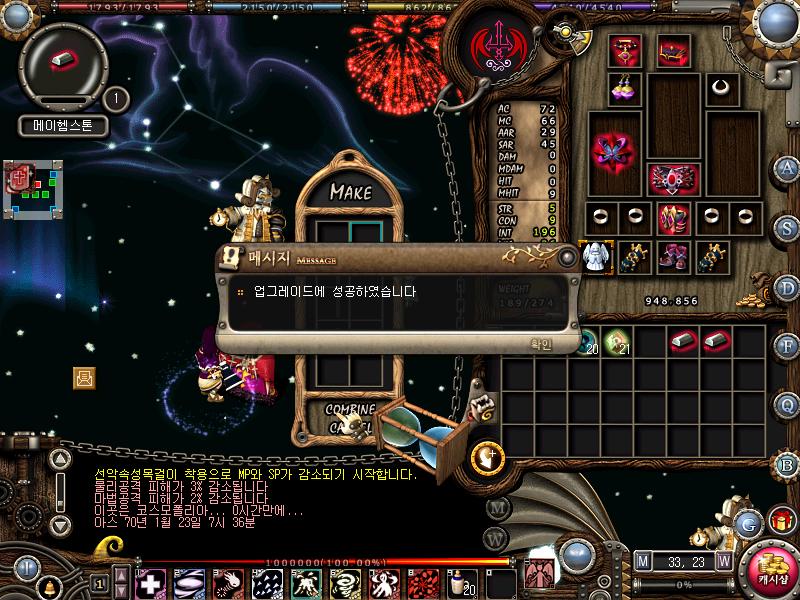Select the purple earrings equipment slot
The width and height of the screenshot is (800, 600).
tap(627, 87)
